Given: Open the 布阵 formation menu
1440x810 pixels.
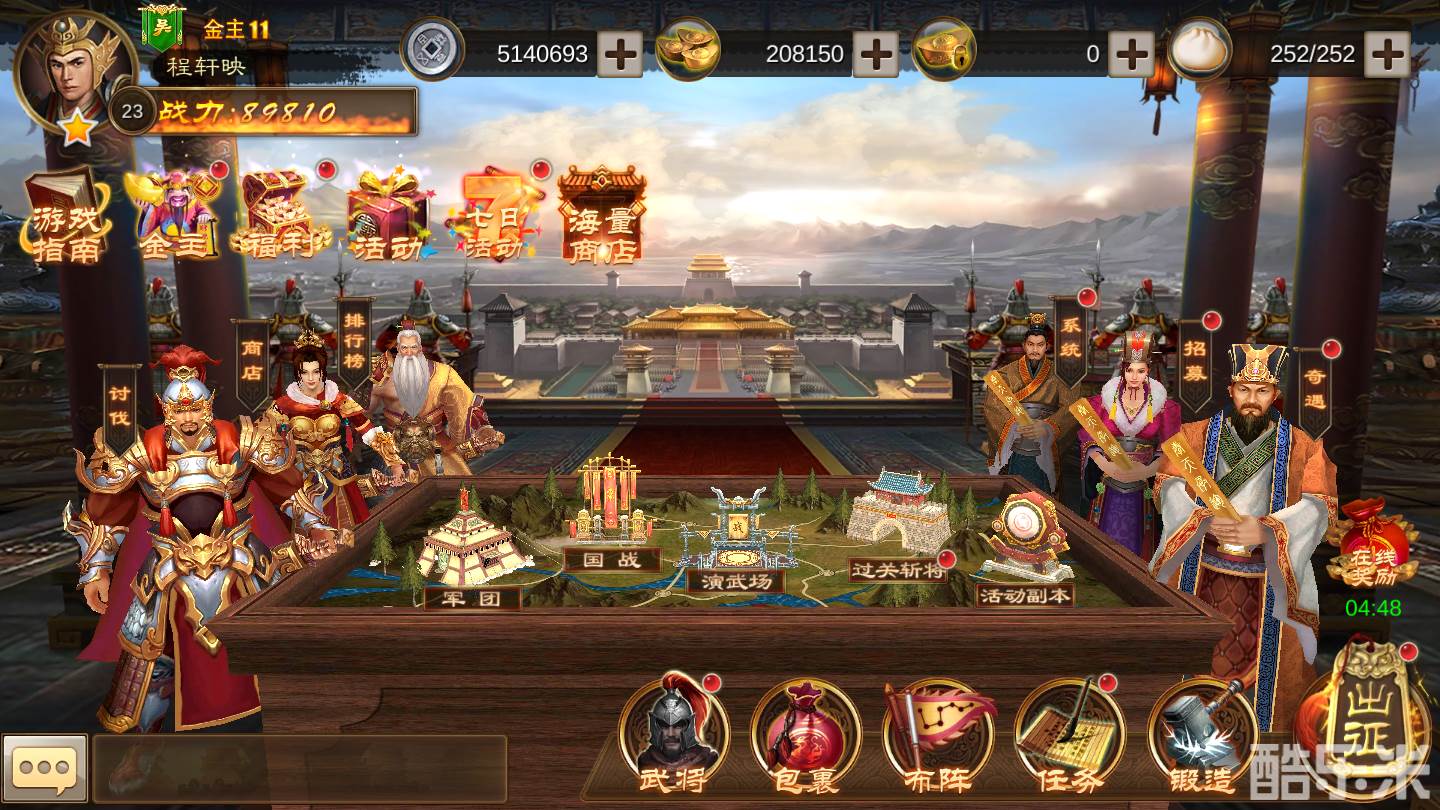Looking at the screenshot, I should [x=939, y=735].
